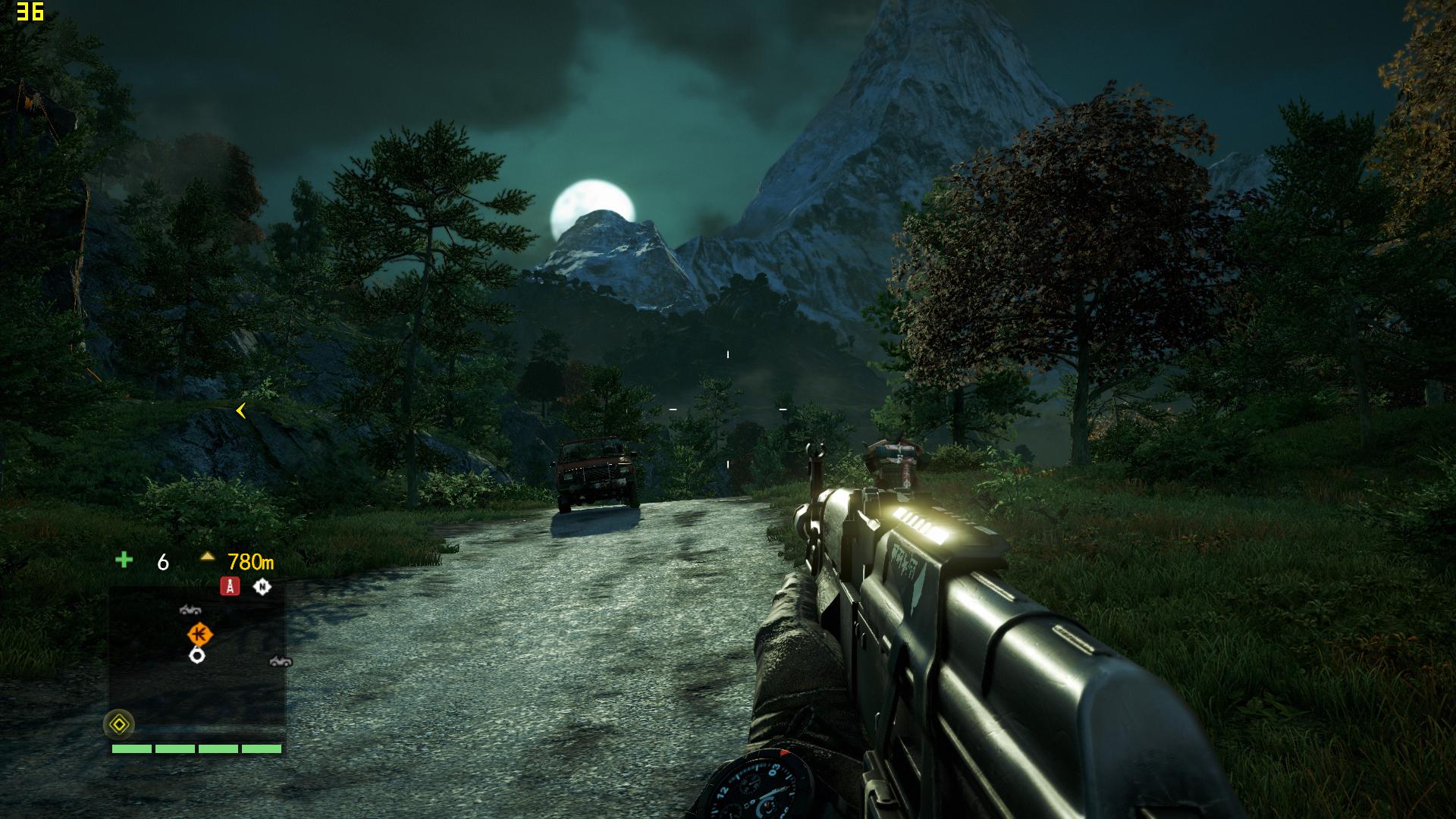Select the red radio tower marker
This screenshot has height=819, width=1456.
[230, 586]
